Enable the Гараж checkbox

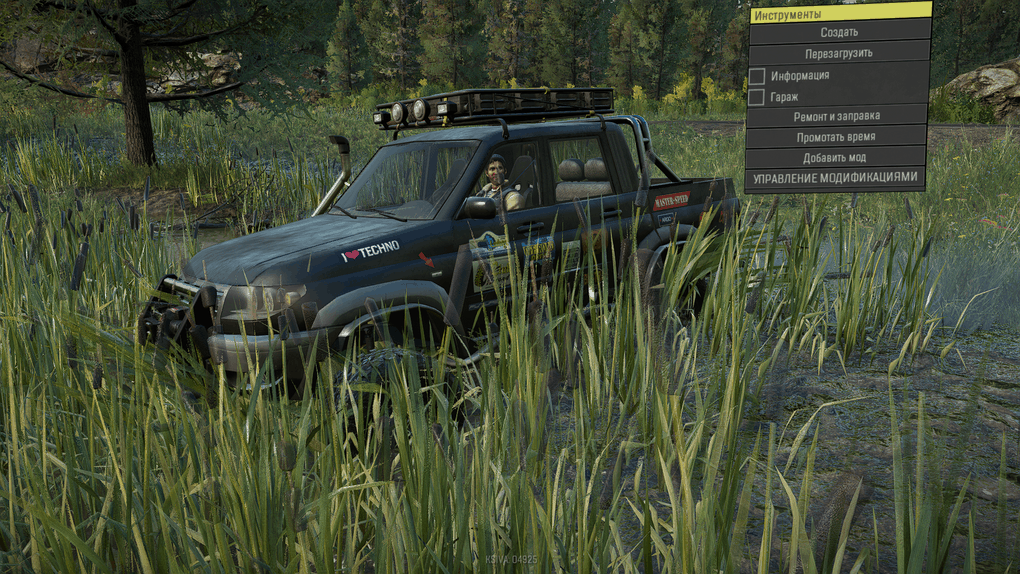coord(757,97)
